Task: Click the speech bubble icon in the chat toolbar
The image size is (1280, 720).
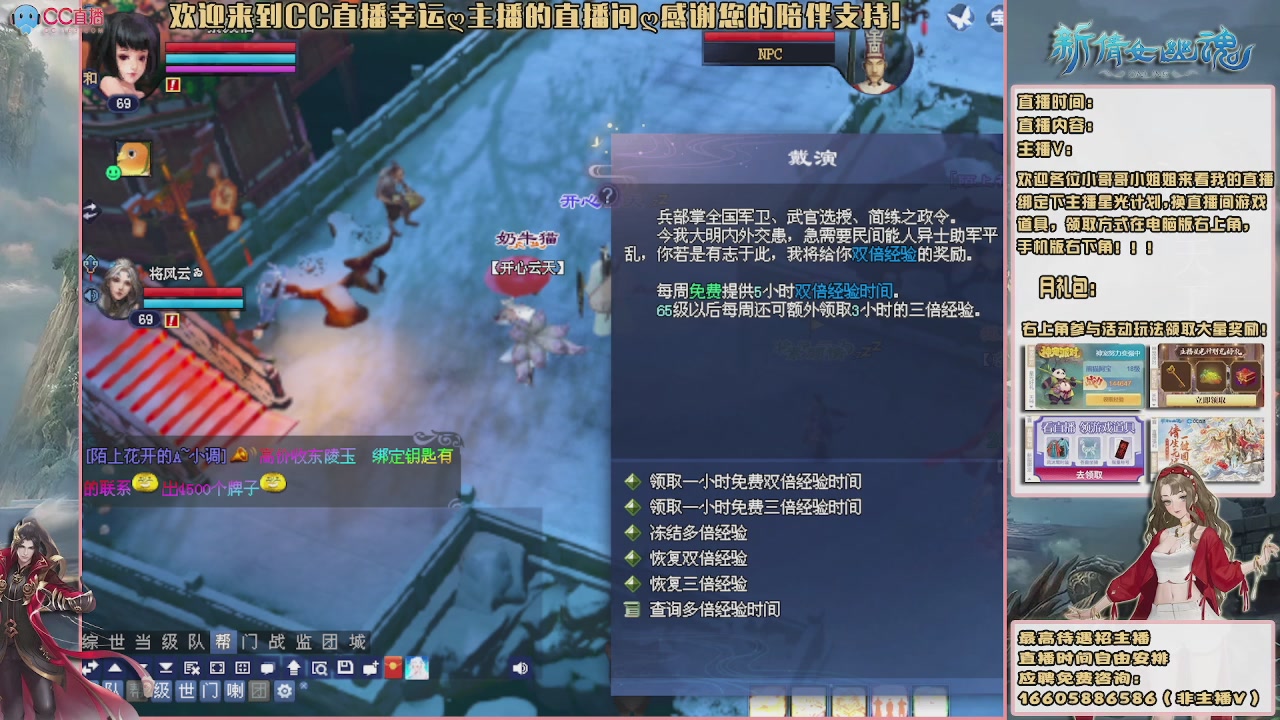Action: [x=267, y=669]
